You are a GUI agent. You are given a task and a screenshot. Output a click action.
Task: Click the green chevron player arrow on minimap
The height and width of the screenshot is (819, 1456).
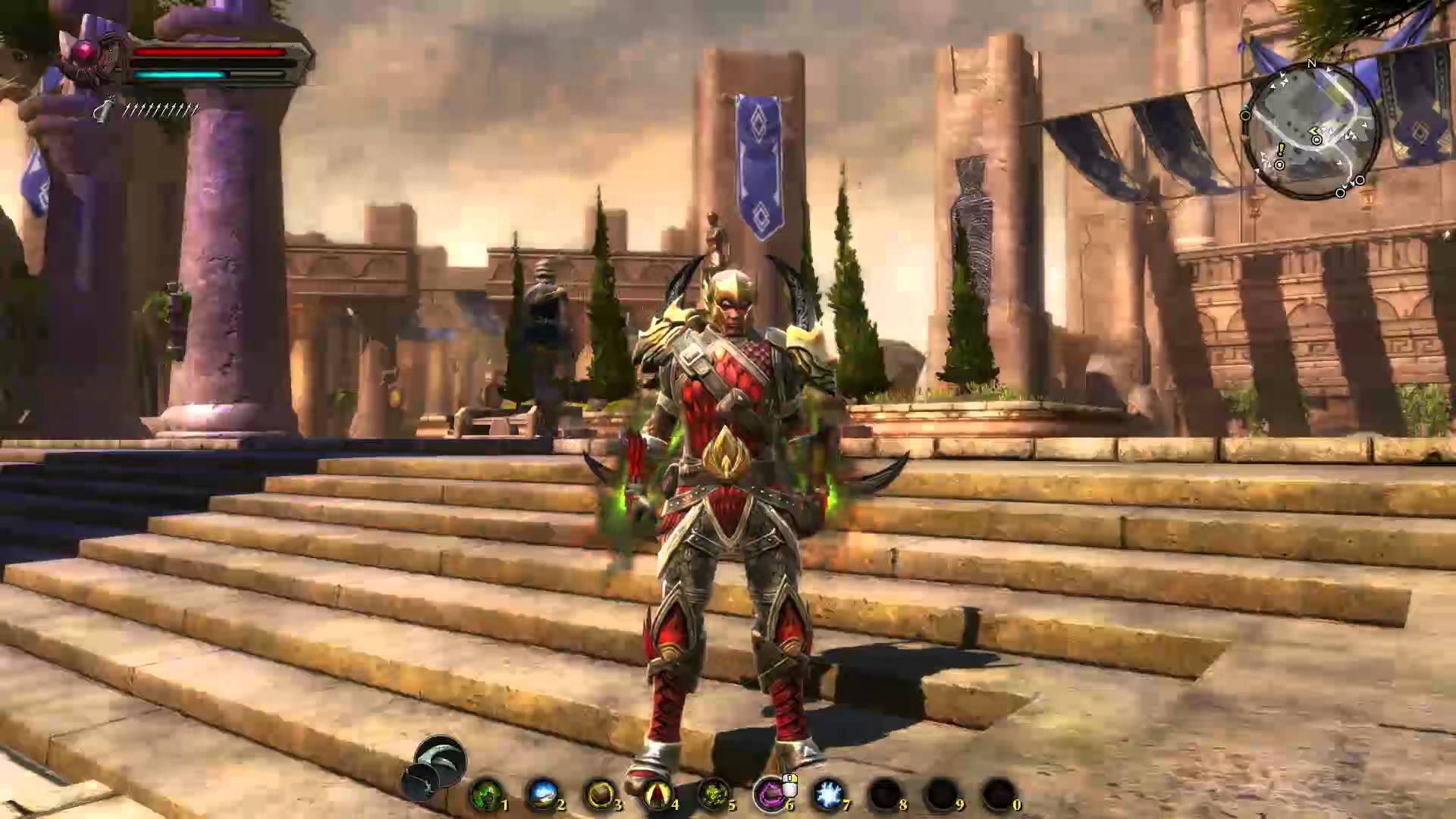[x=1316, y=130]
